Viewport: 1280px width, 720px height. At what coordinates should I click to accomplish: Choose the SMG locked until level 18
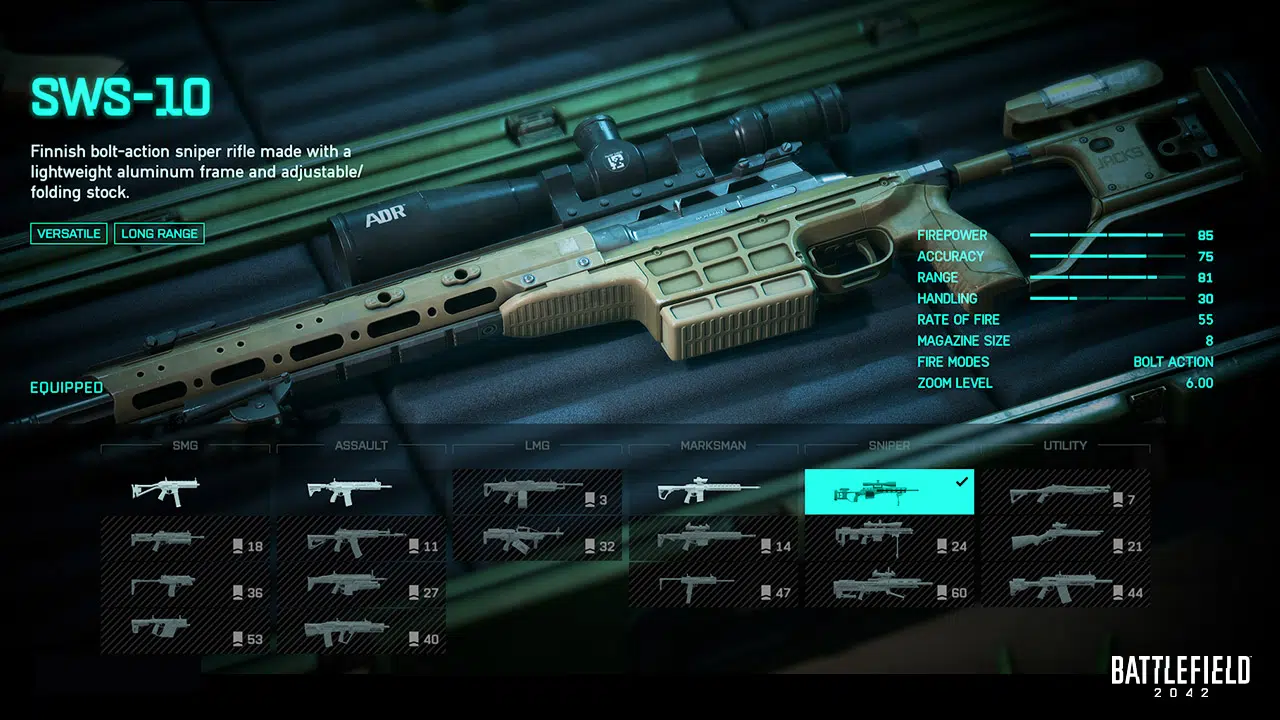pos(185,540)
